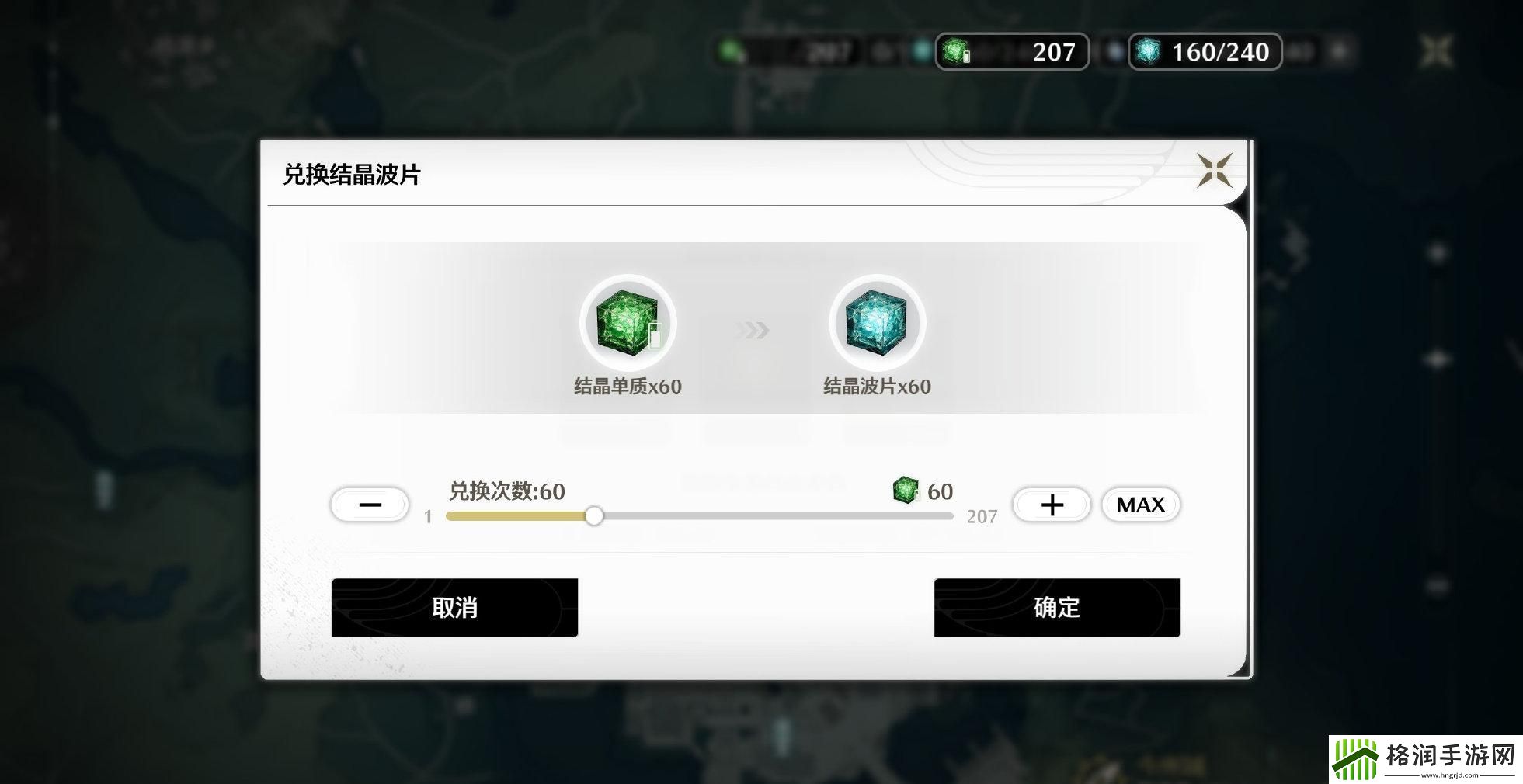Click the conversion arrow between the two cubes
The height and width of the screenshot is (784, 1523).
751,330
